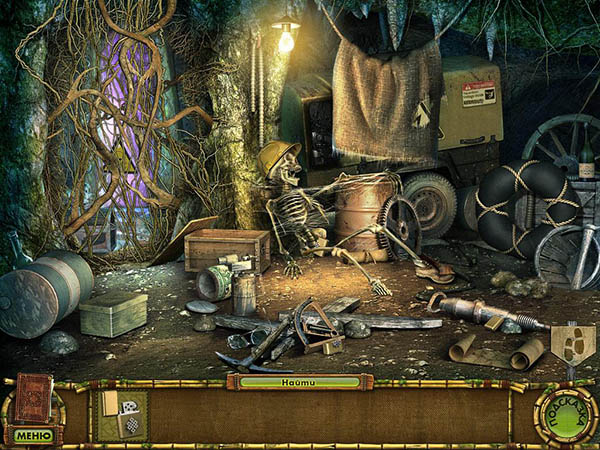The width and height of the screenshot is (600, 450).
Task: Open the МЕНЮ button
Action: pyautogui.click(x=33, y=435)
